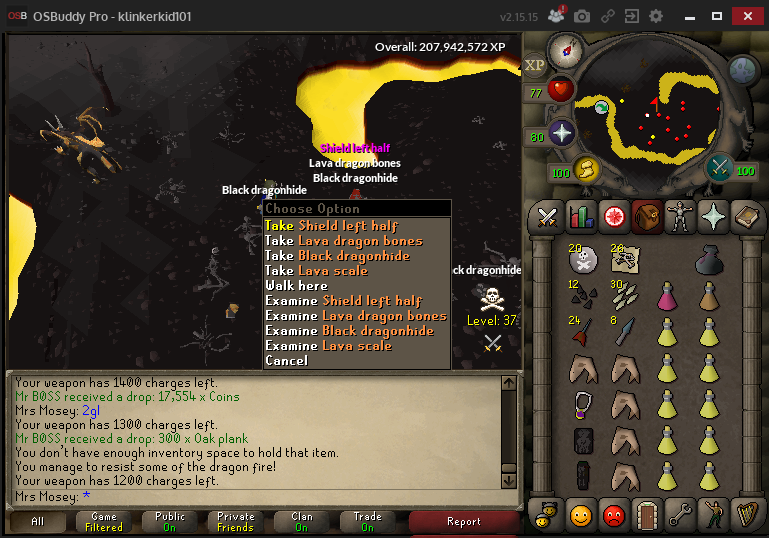Select Take Lava scale option
The height and width of the screenshot is (538, 769).
[316, 271]
